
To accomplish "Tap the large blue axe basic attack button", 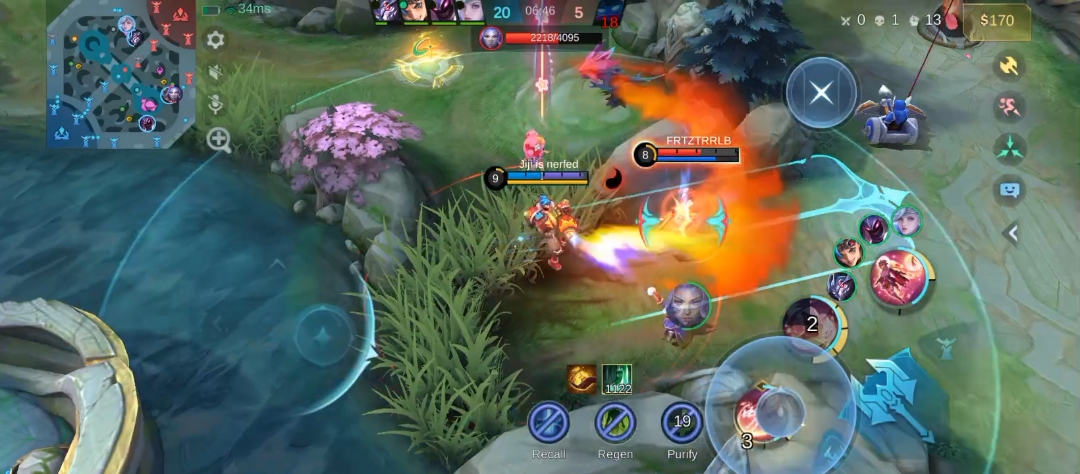I will click(896, 393).
